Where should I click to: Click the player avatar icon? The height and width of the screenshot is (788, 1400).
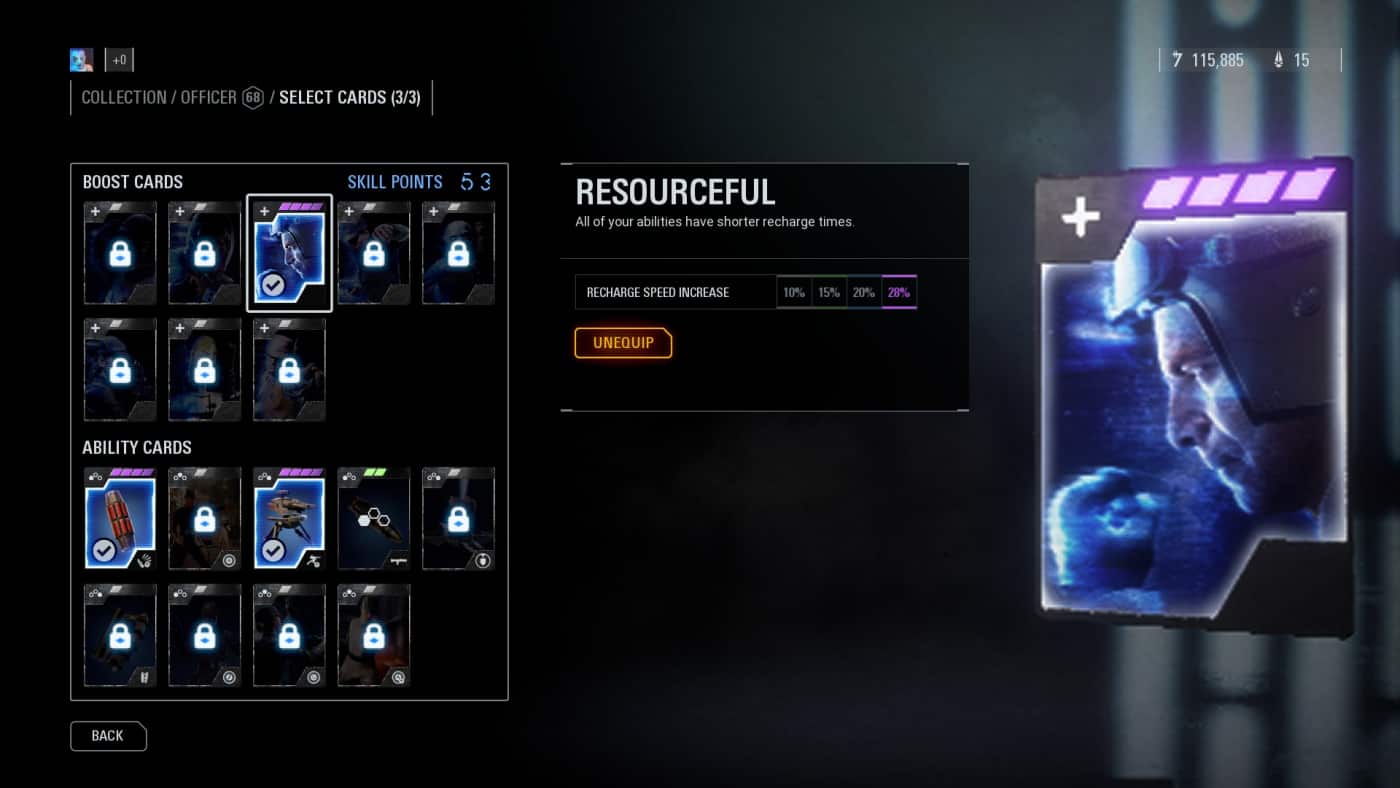82,60
